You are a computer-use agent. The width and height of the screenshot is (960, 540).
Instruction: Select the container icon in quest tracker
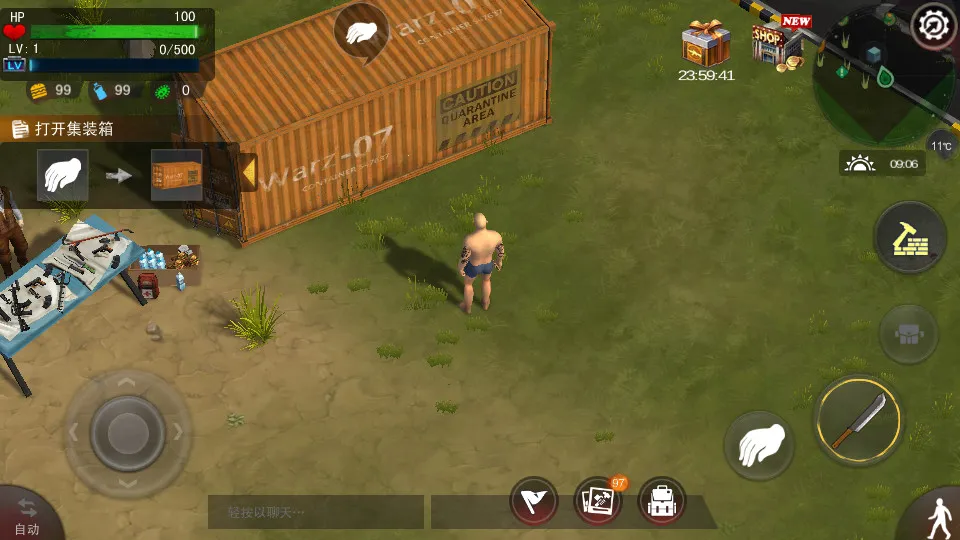[x=176, y=175]
